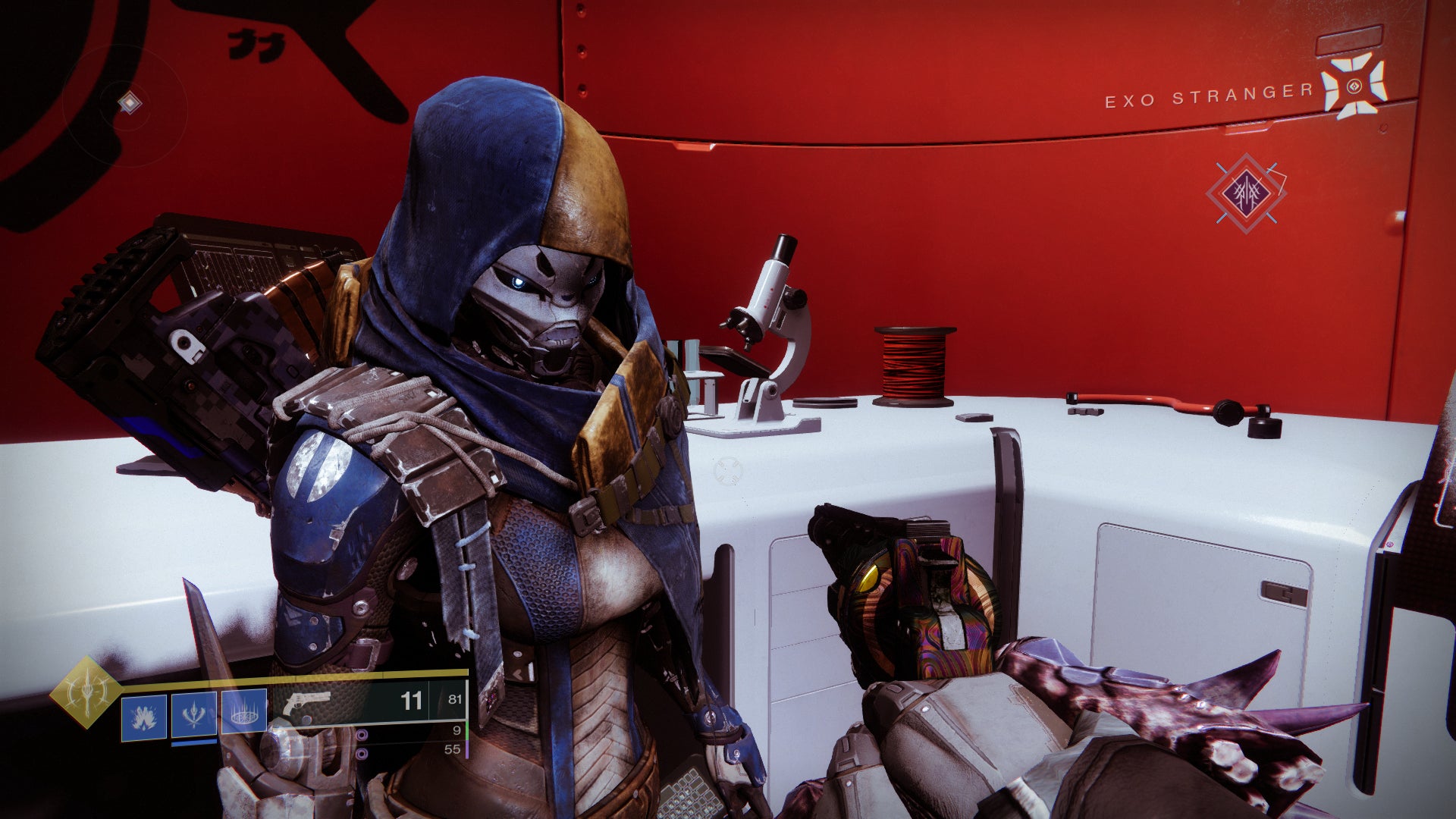Expand the ammo reserves readout showing 81

click(x=455, y=699)
